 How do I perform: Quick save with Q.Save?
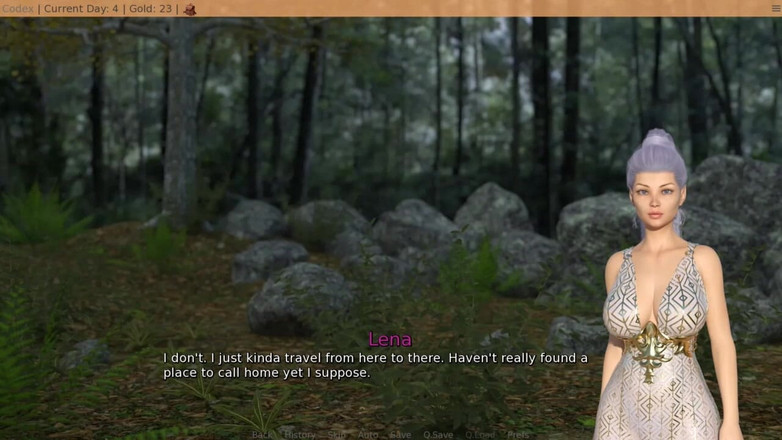tap(438, 435)
